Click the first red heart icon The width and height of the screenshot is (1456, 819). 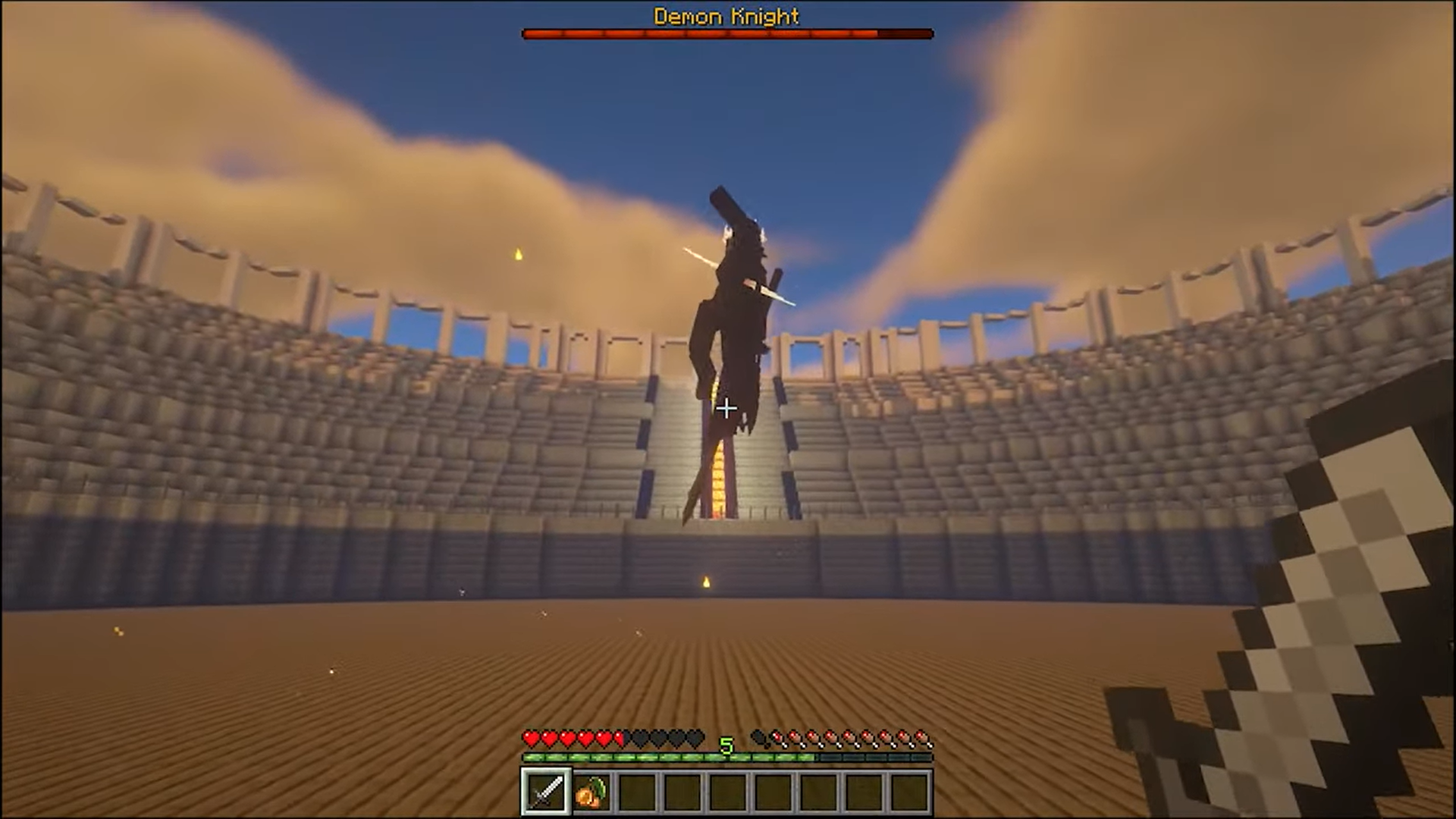pos(531,739)
